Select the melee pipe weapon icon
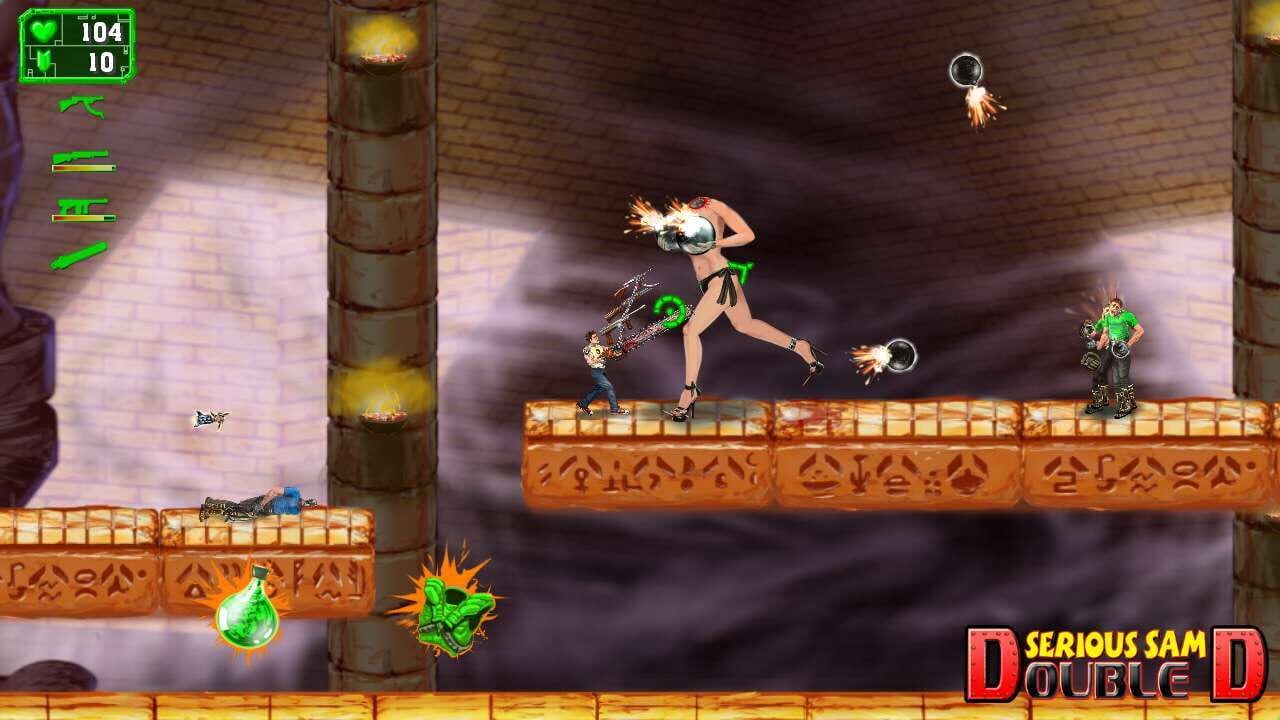The width and height of the screenshot is (1280, 720). [x=80, y=253]
